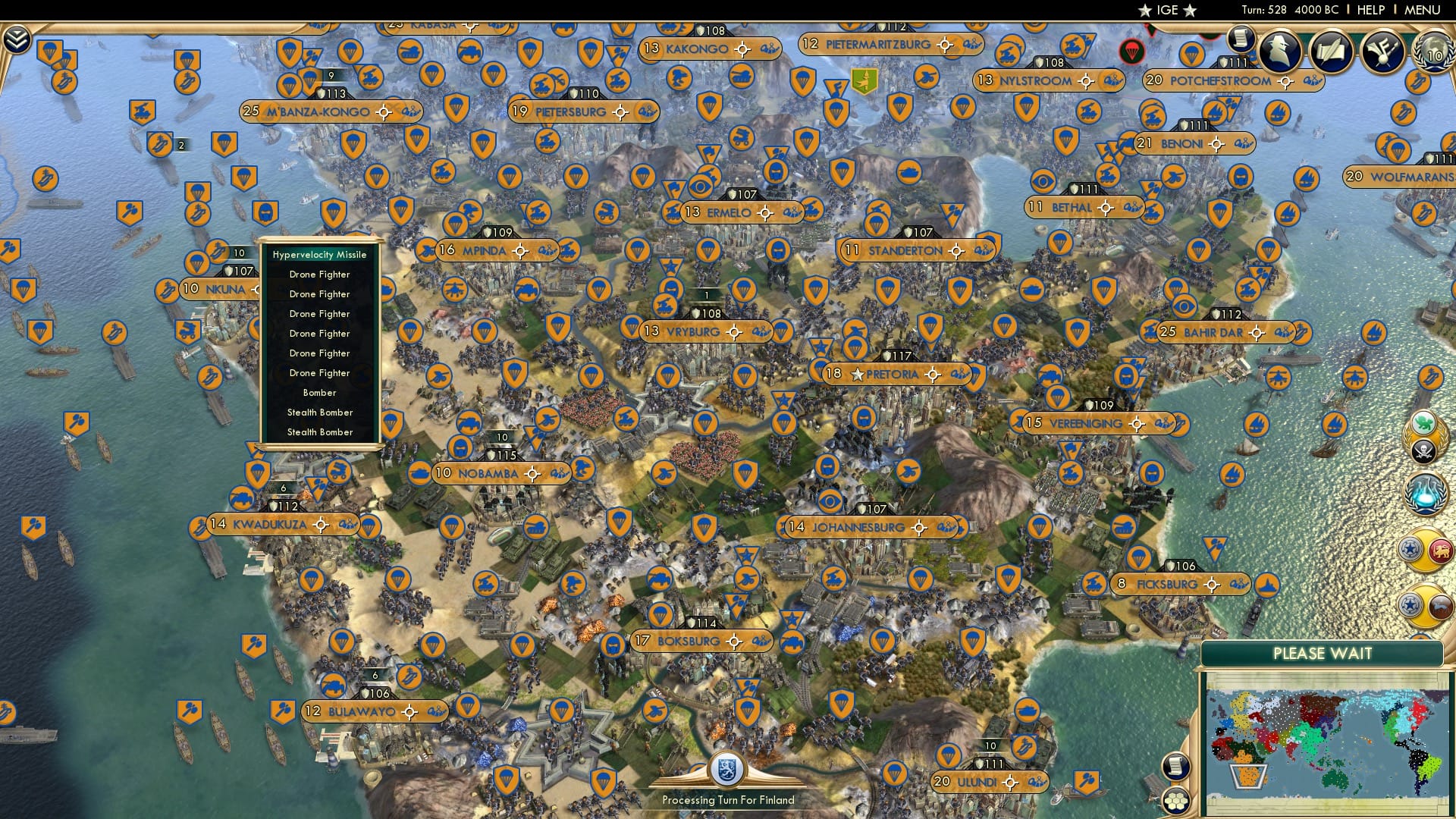Toggle Pretoria's citizen focus reticle icon

coord(932,374)
